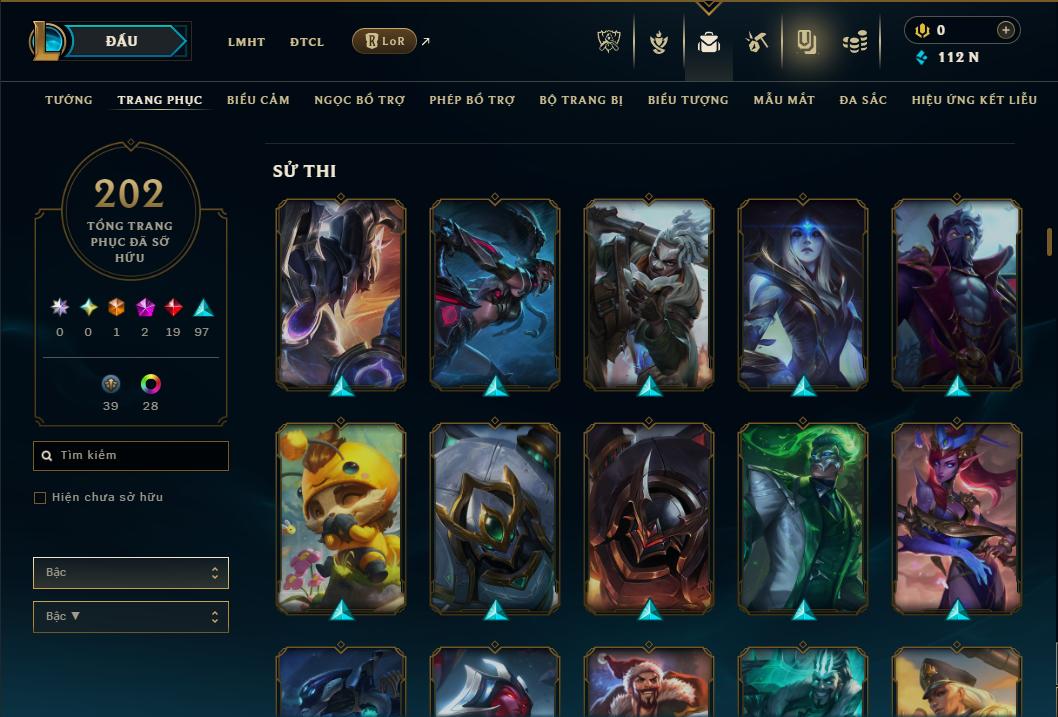The image size is (1058, 717).
Task: Select the yellow bee Teemo skin
Action: pyautogui.click(x=341, y=518)
